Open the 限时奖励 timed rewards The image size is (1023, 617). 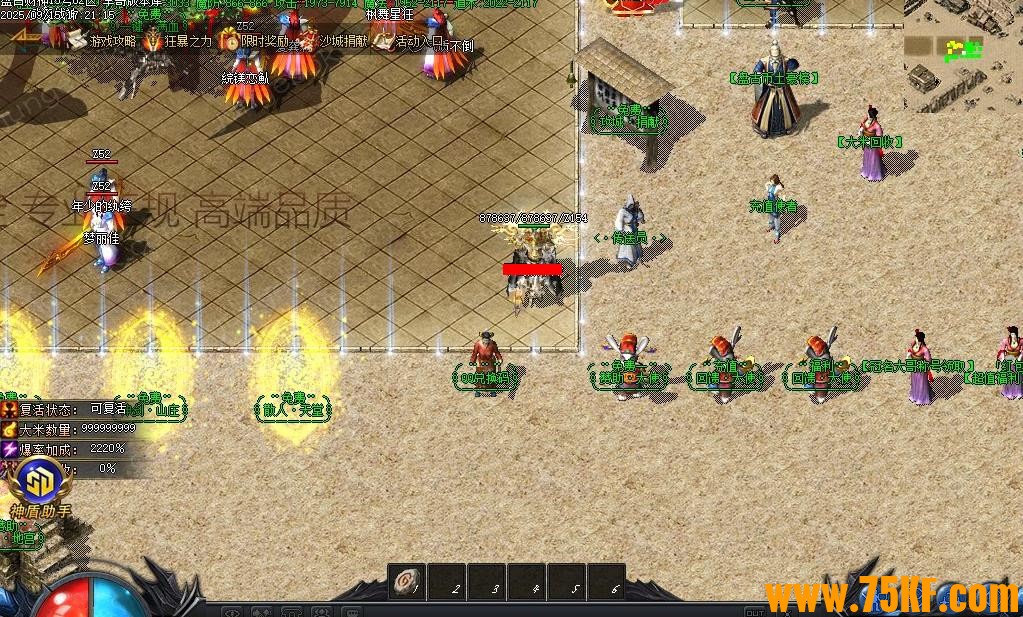point(254,42)
